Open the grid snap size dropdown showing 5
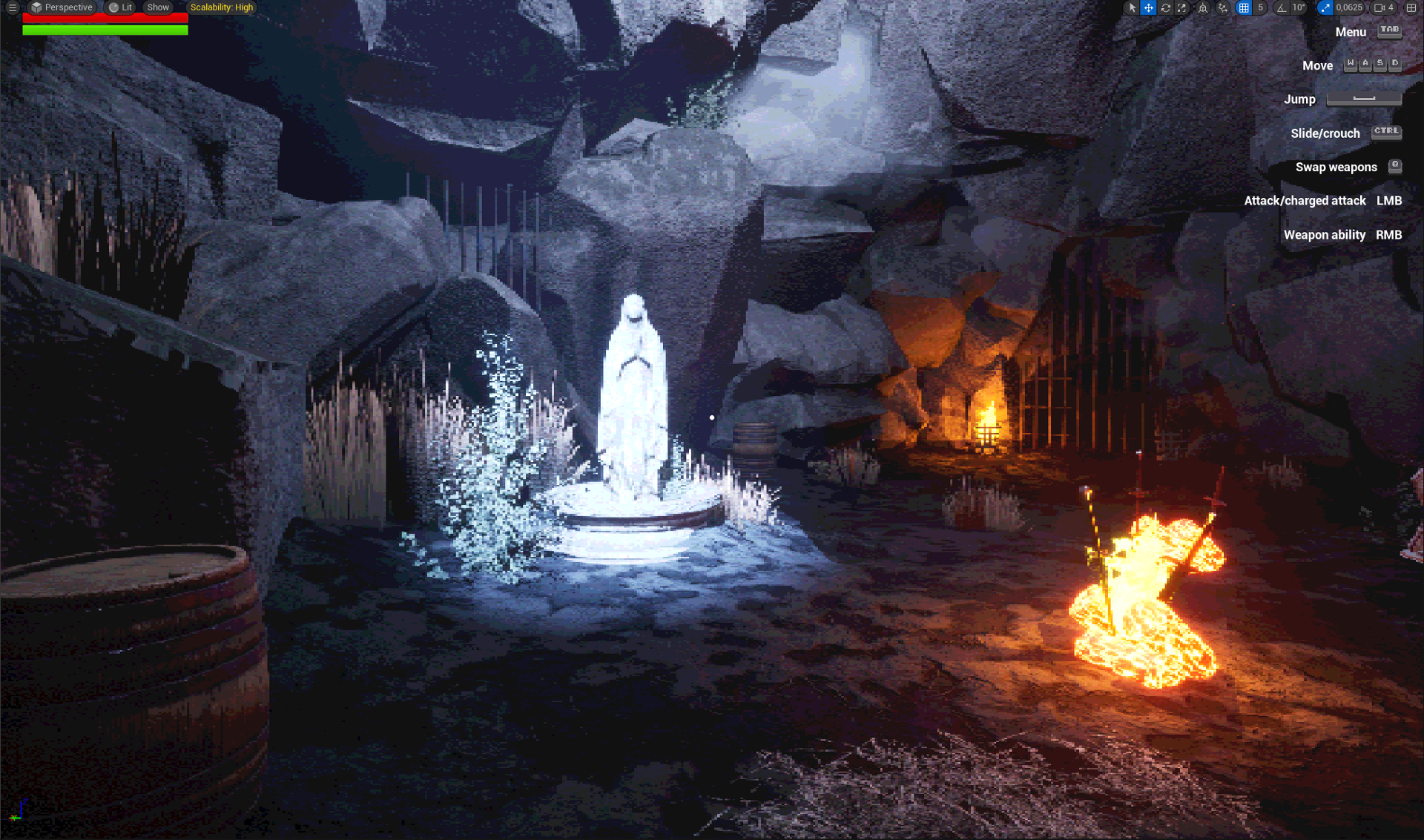 click(x=1260, y=7)
